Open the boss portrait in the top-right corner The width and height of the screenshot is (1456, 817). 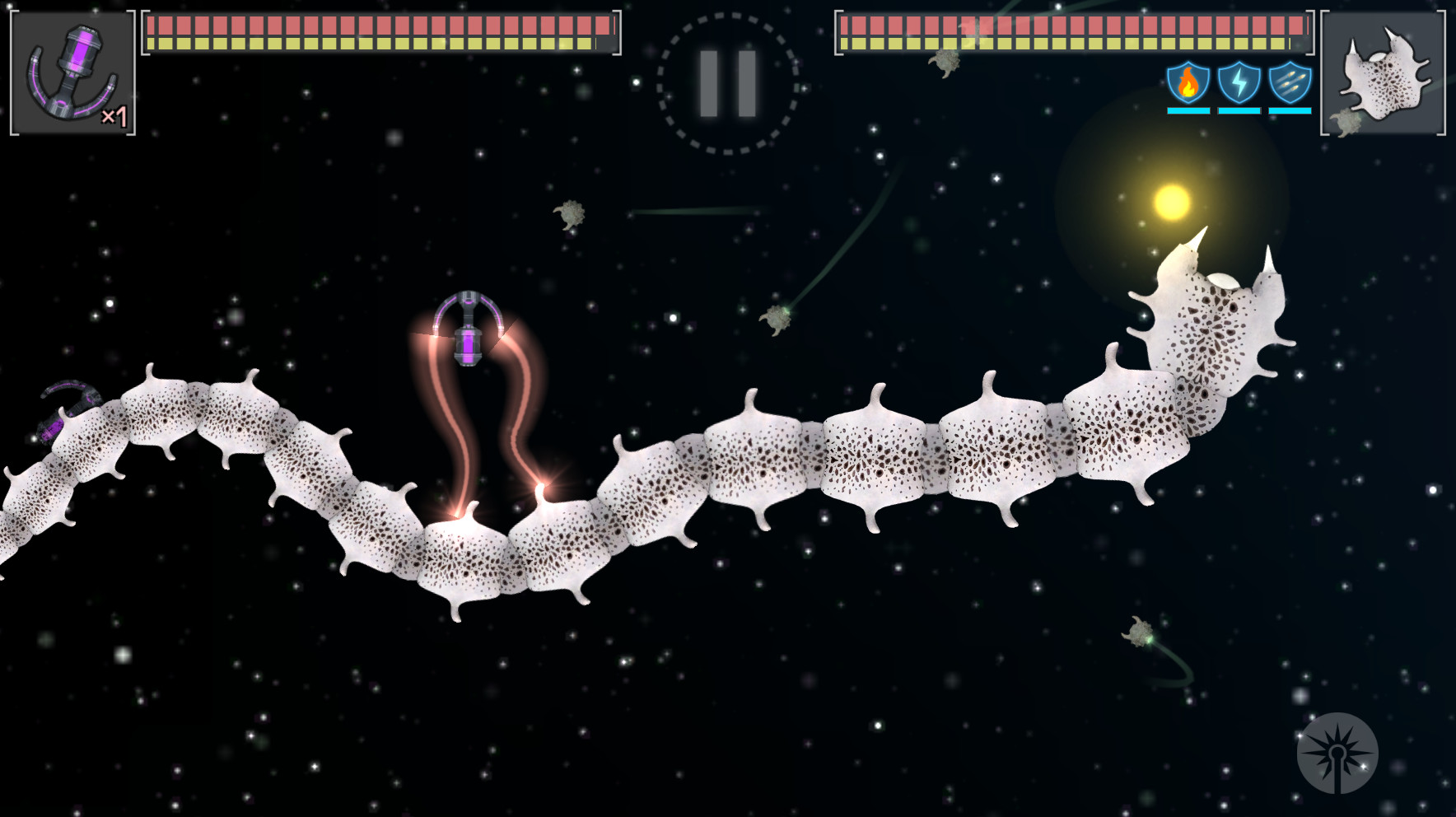(1384, 70)
